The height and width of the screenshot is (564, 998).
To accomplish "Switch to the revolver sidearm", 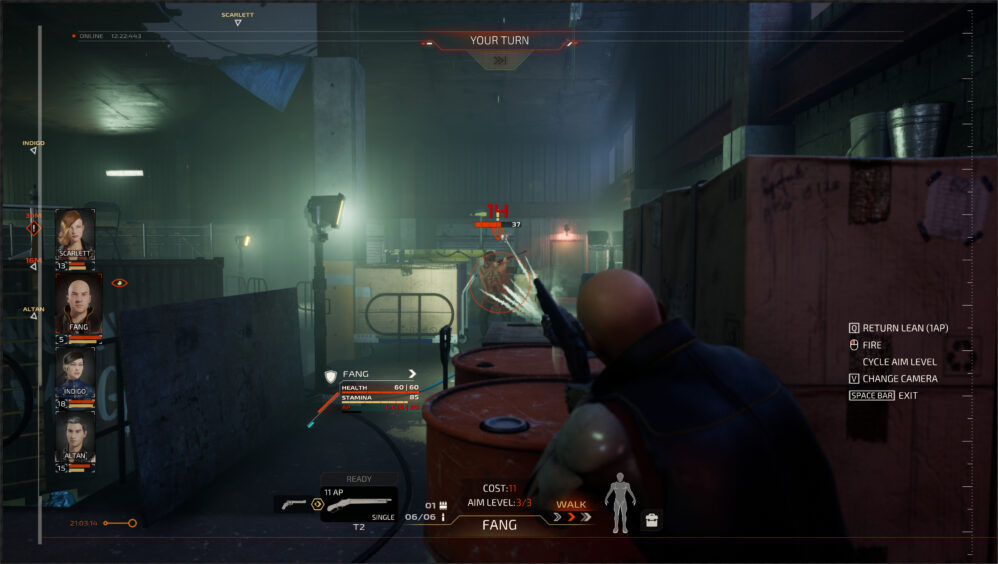I will click(291, 504).
